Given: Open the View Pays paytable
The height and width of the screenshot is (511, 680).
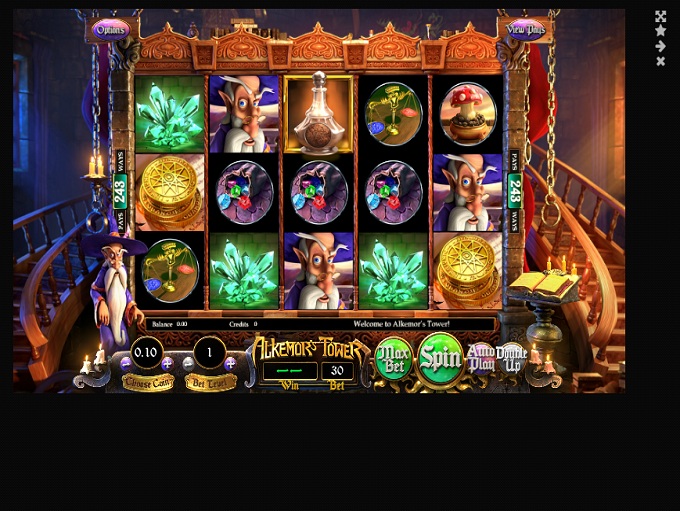Looking at the screenshot, I should [x=526, y=29].
